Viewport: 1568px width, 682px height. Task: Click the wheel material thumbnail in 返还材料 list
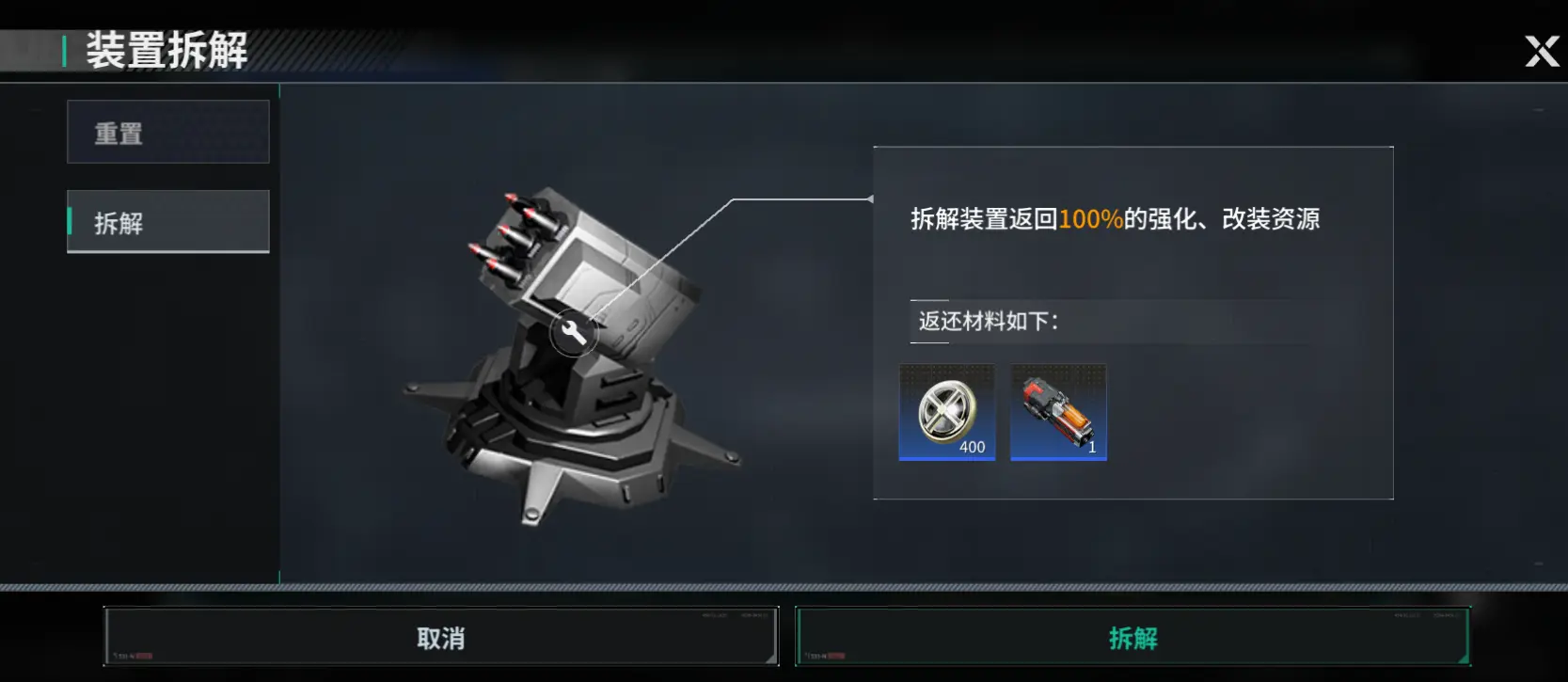click(946, 412)
